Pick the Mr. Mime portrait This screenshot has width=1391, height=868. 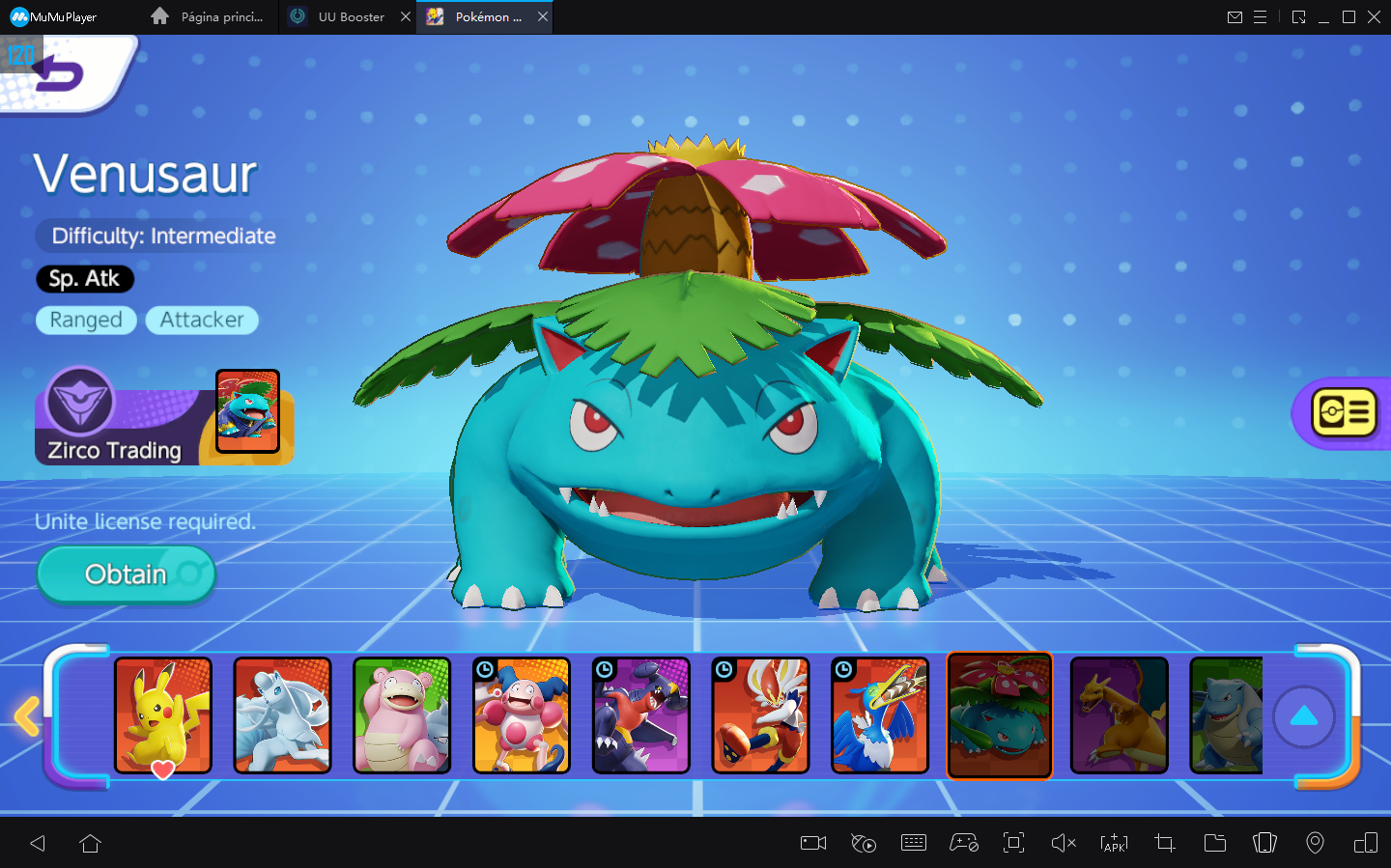click(x=522, y=715)
